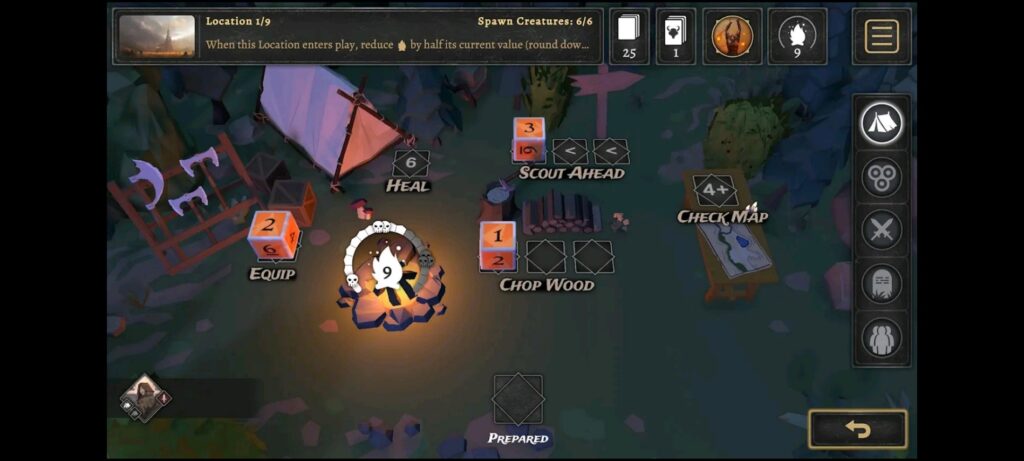Select the campfire showing 9
This screenshot has height=461, width=1024.
[387, 272]
